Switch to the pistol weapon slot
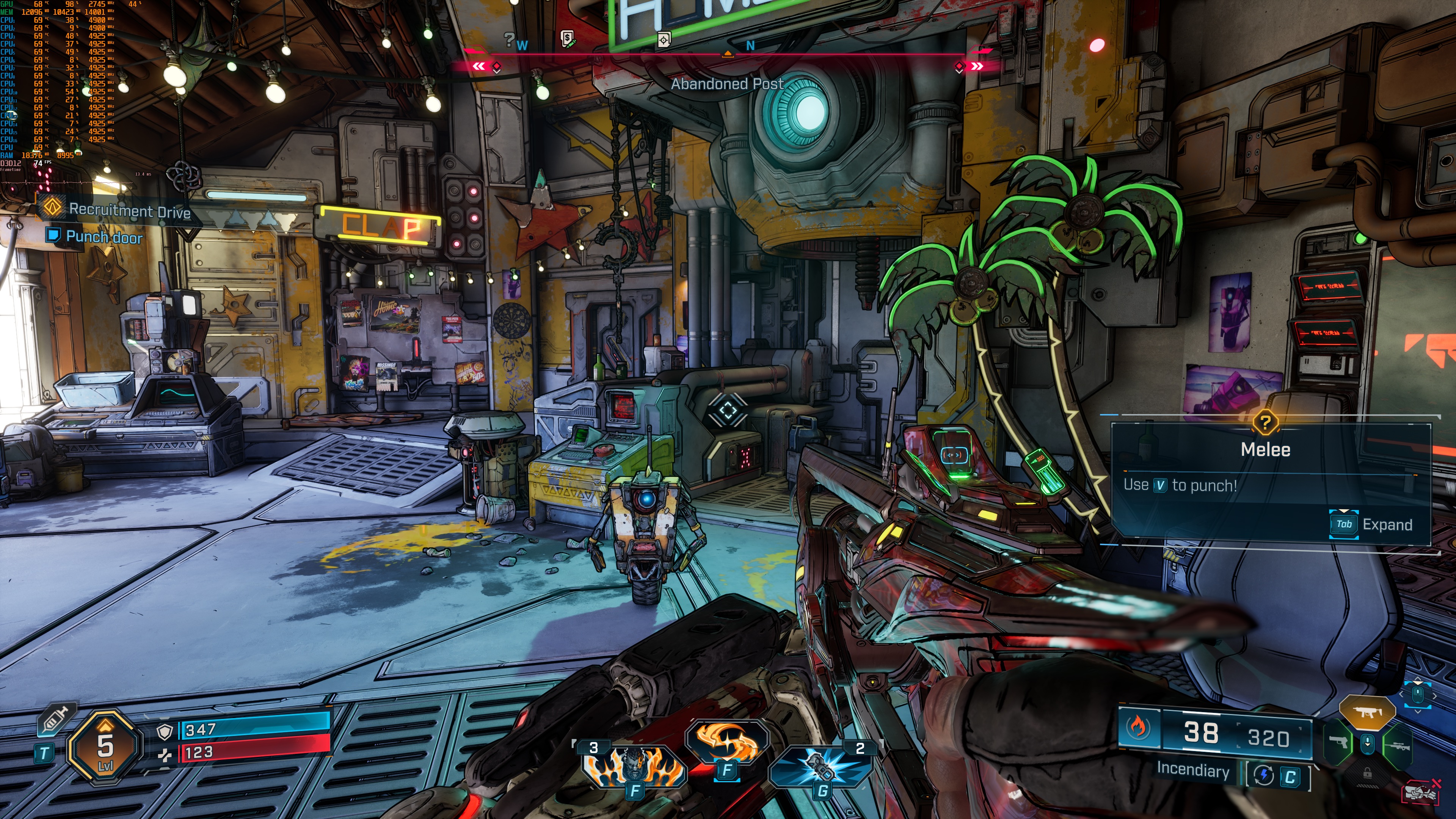 [1338, 743]
